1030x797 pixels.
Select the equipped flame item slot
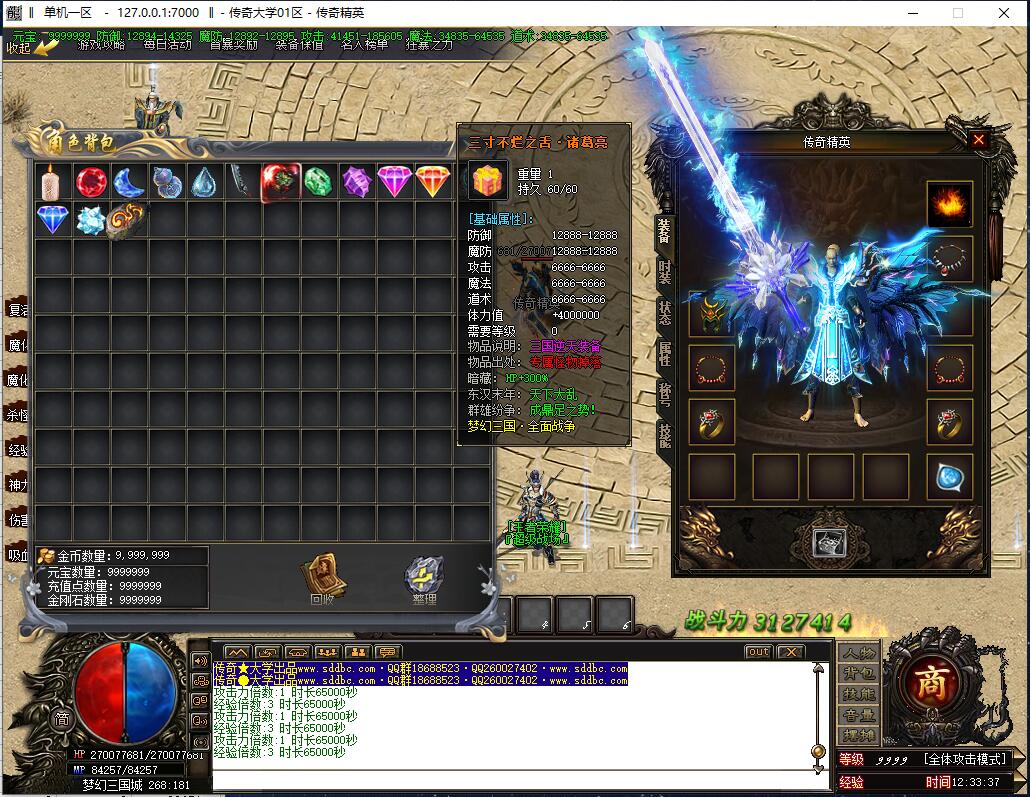pos(949,204)
